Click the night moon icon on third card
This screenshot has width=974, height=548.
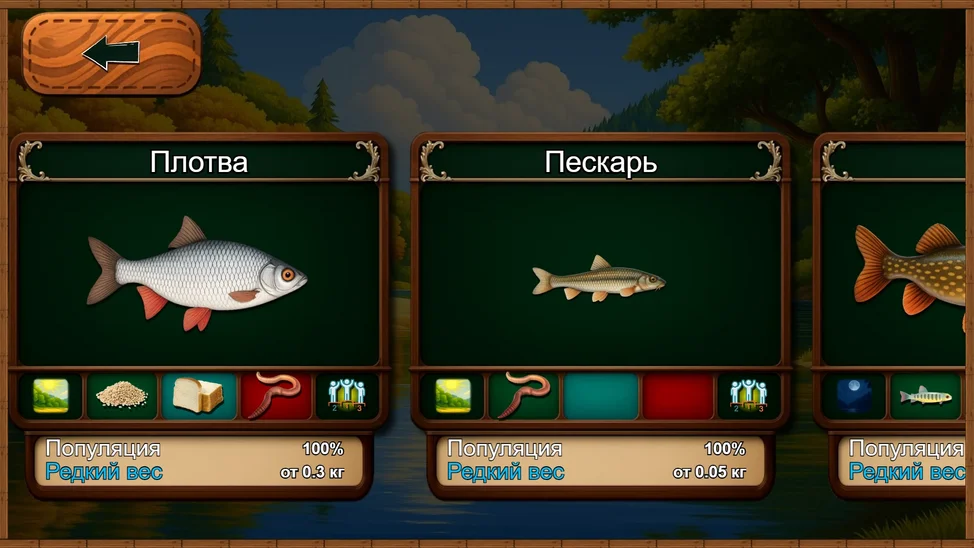click(854, 397)
